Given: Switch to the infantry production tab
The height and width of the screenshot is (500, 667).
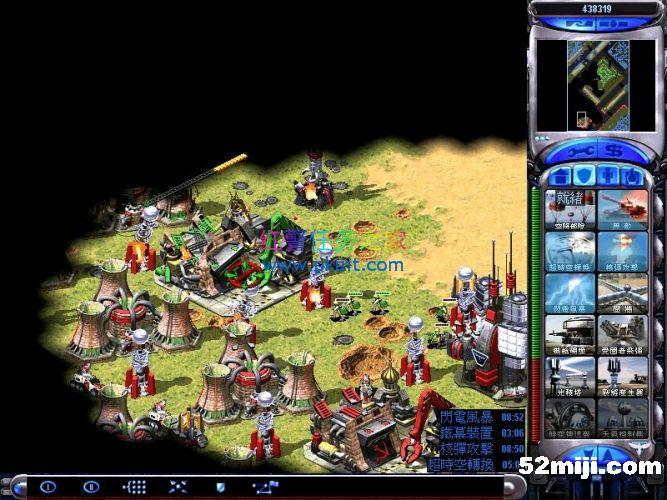Looking at the screenshot, I should click(x=608, y=177).
